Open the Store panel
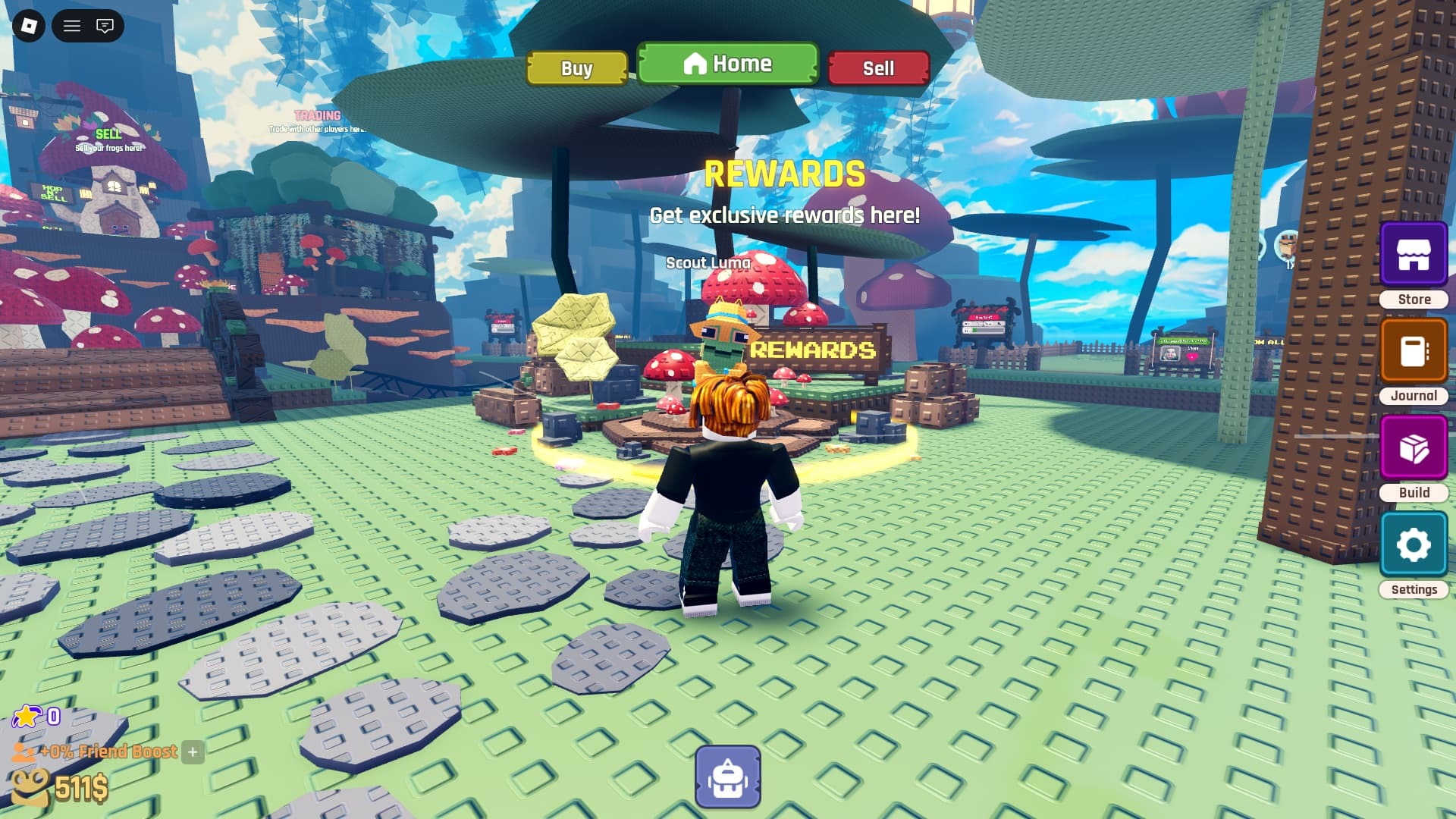 coord(1414,255)
